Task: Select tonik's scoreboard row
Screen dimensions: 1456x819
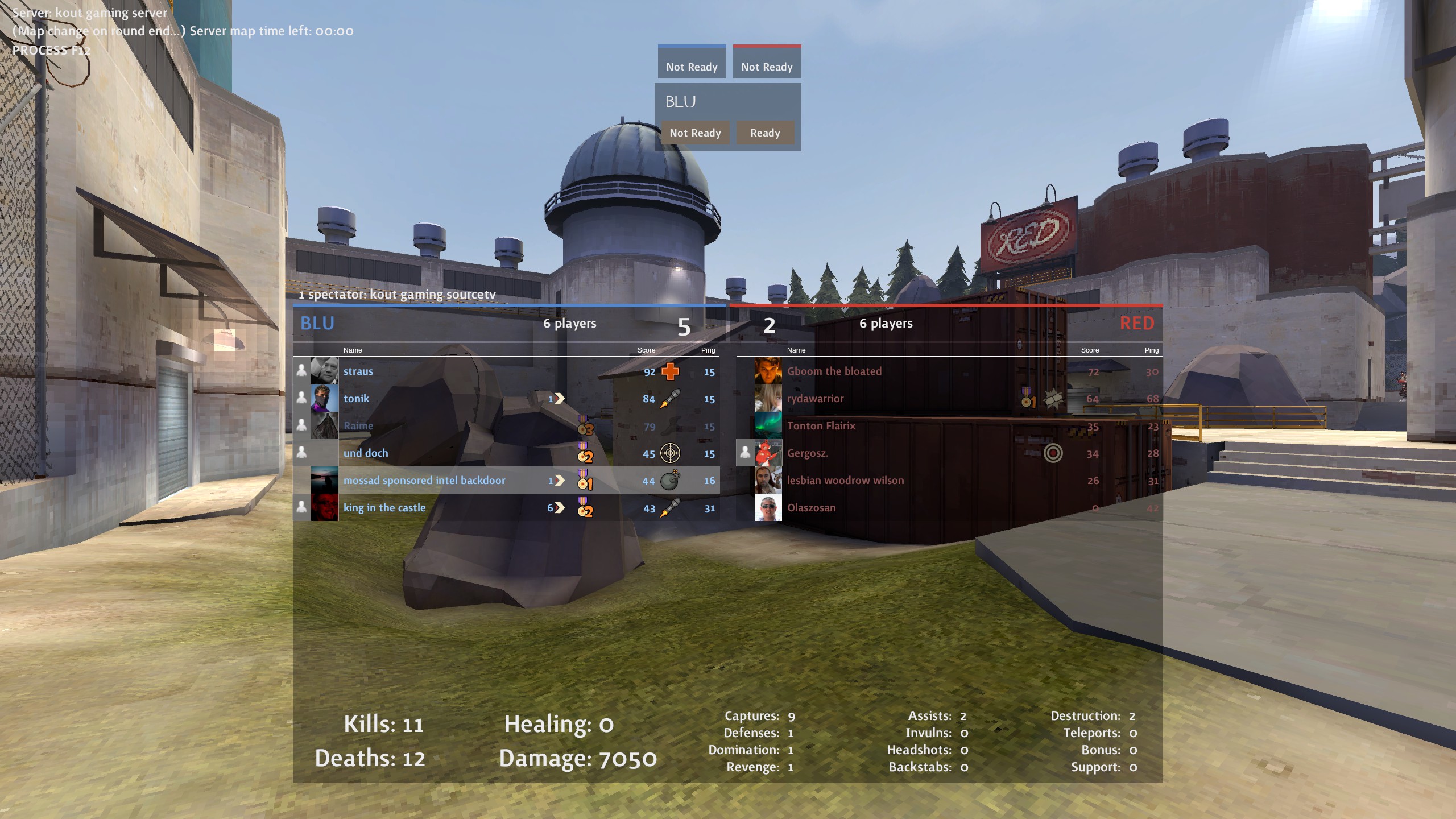Action: [356, 399]
